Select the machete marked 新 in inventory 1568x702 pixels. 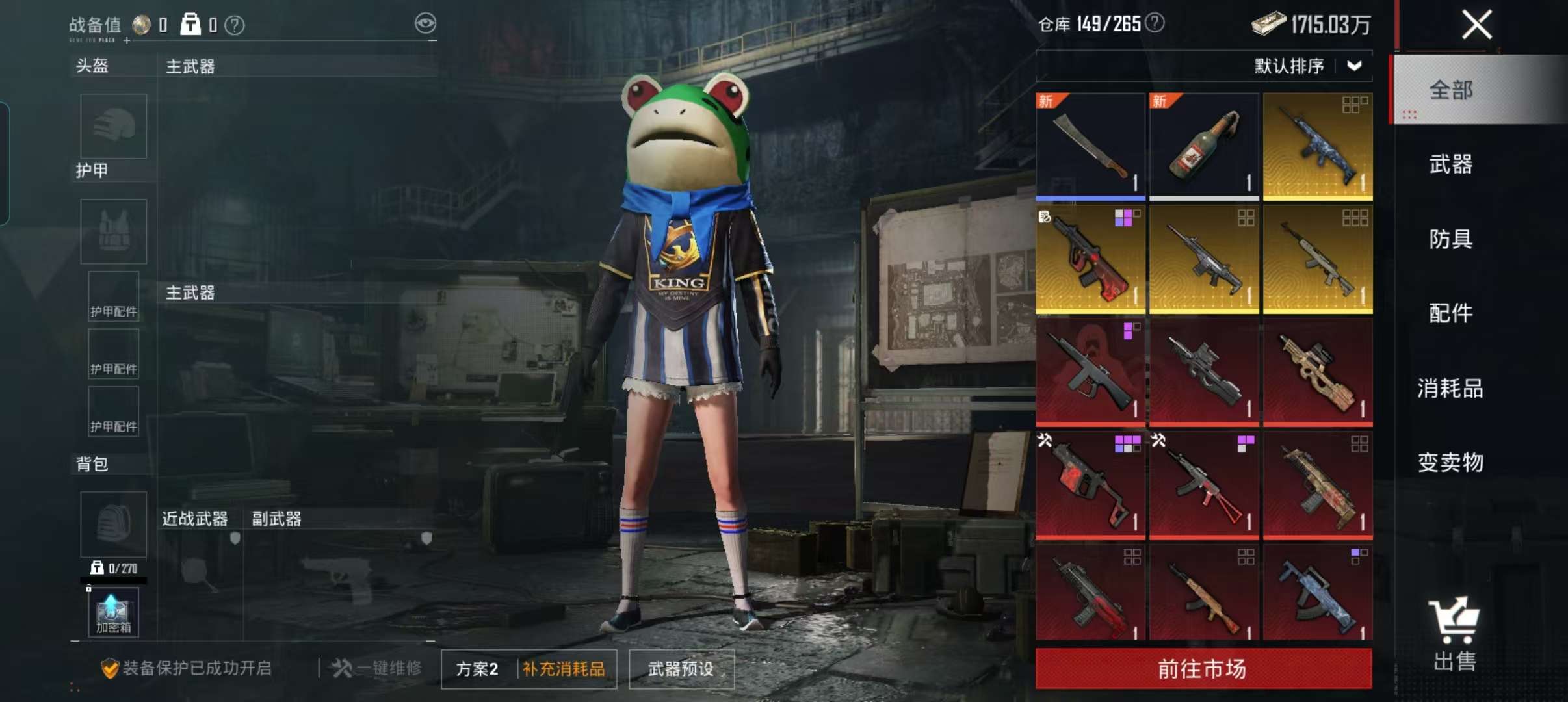click(1090, 145)
